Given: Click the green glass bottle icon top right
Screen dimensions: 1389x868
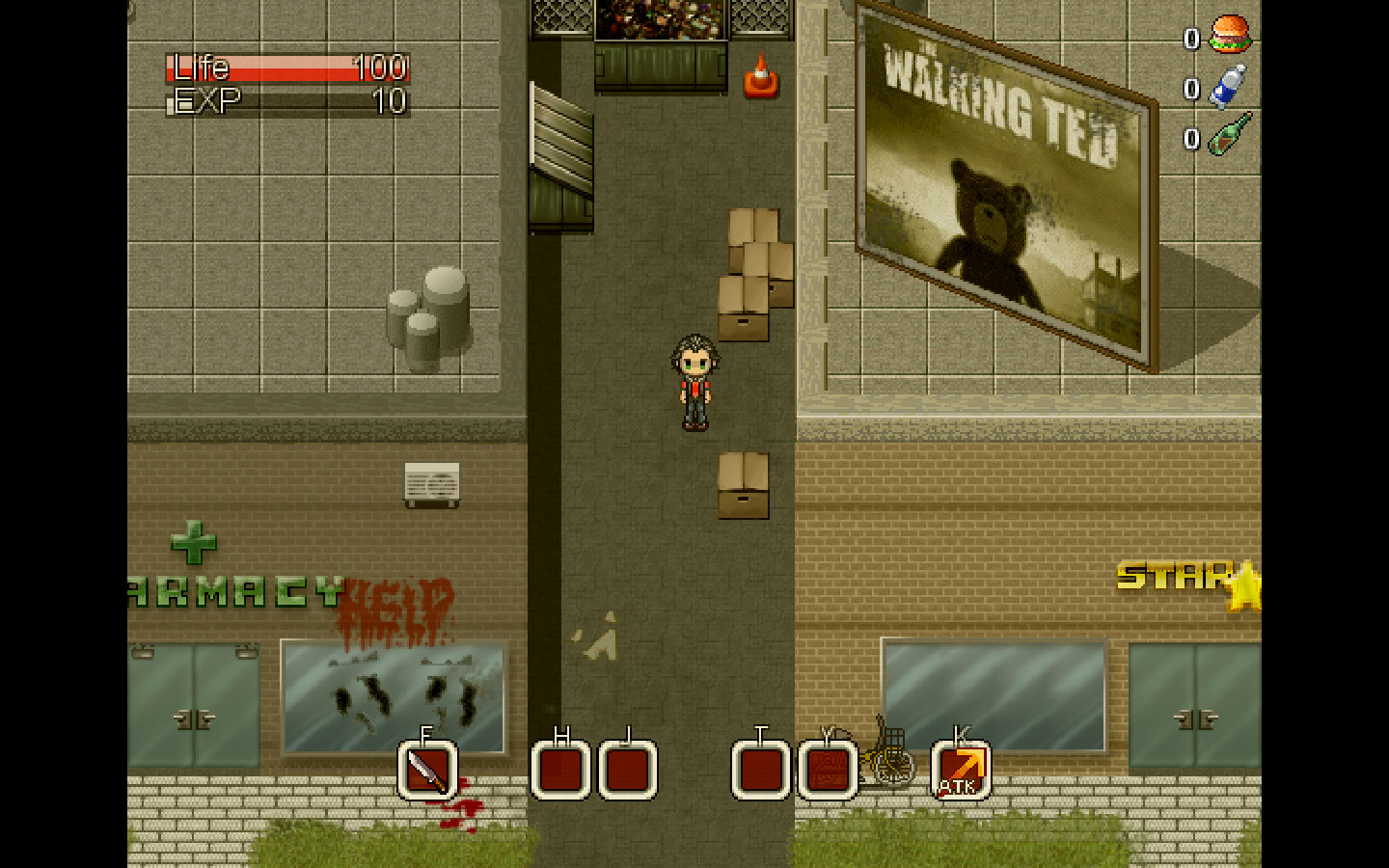Looking at the screenshot, I should pos(1227,135).
